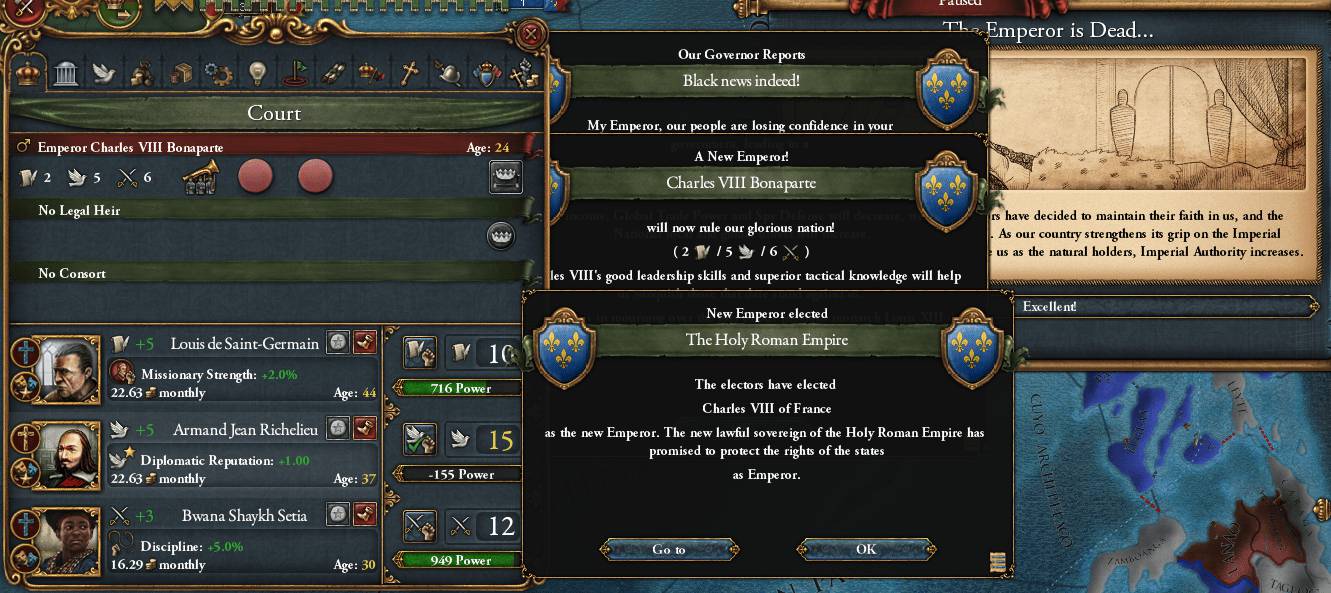Close the Court panel with the red X

click(531, 36)
